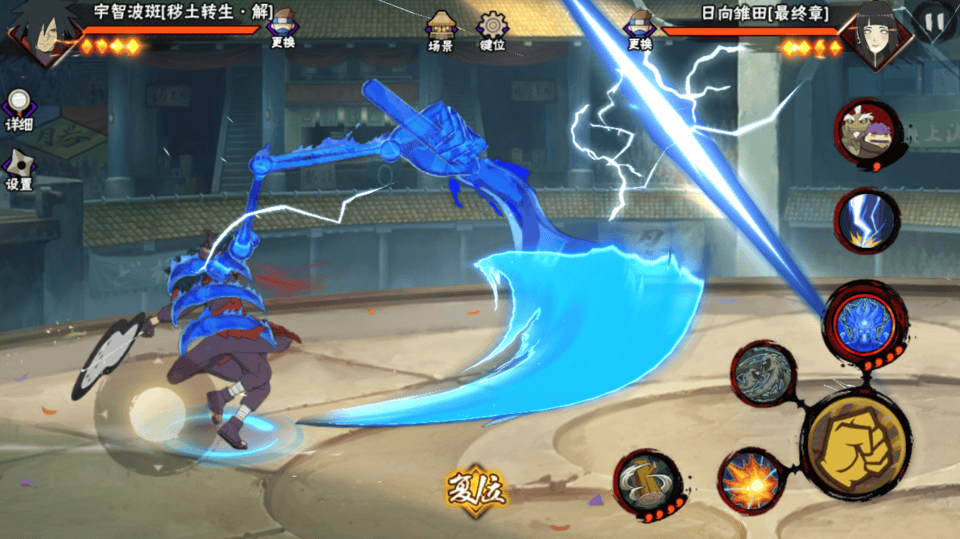Swap Hinata using her 更换 button
This screenshot has height=539, width=960.
[x=640, y=30]
